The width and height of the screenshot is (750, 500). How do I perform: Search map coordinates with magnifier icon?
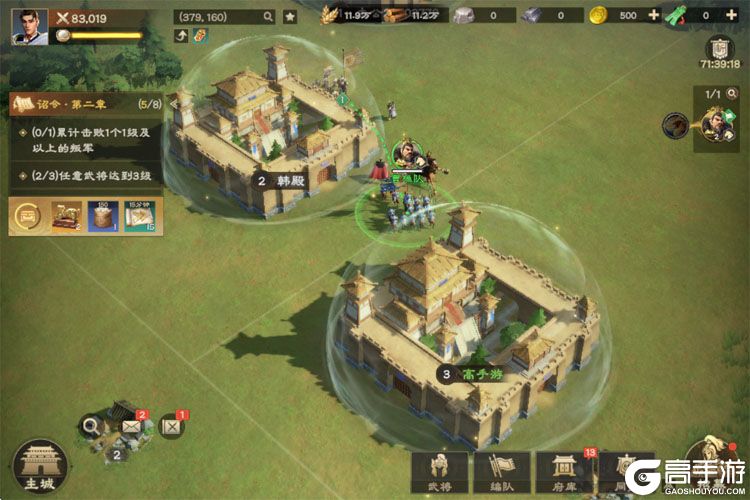point(268,17)
